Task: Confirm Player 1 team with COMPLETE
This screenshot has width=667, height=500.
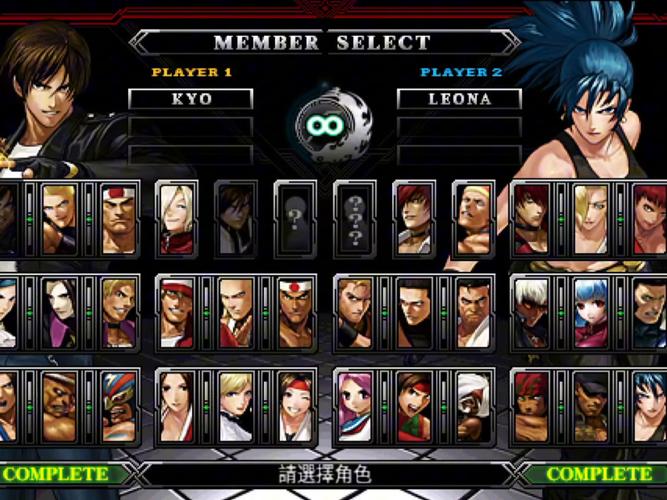Action: [62, 474]
